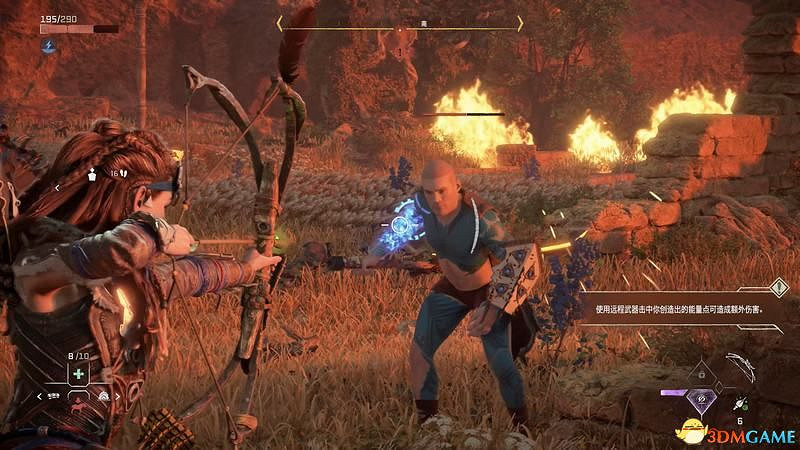800x450 pixels.
Task: Click the locked skill diamond slot
Action: (703, 373)
